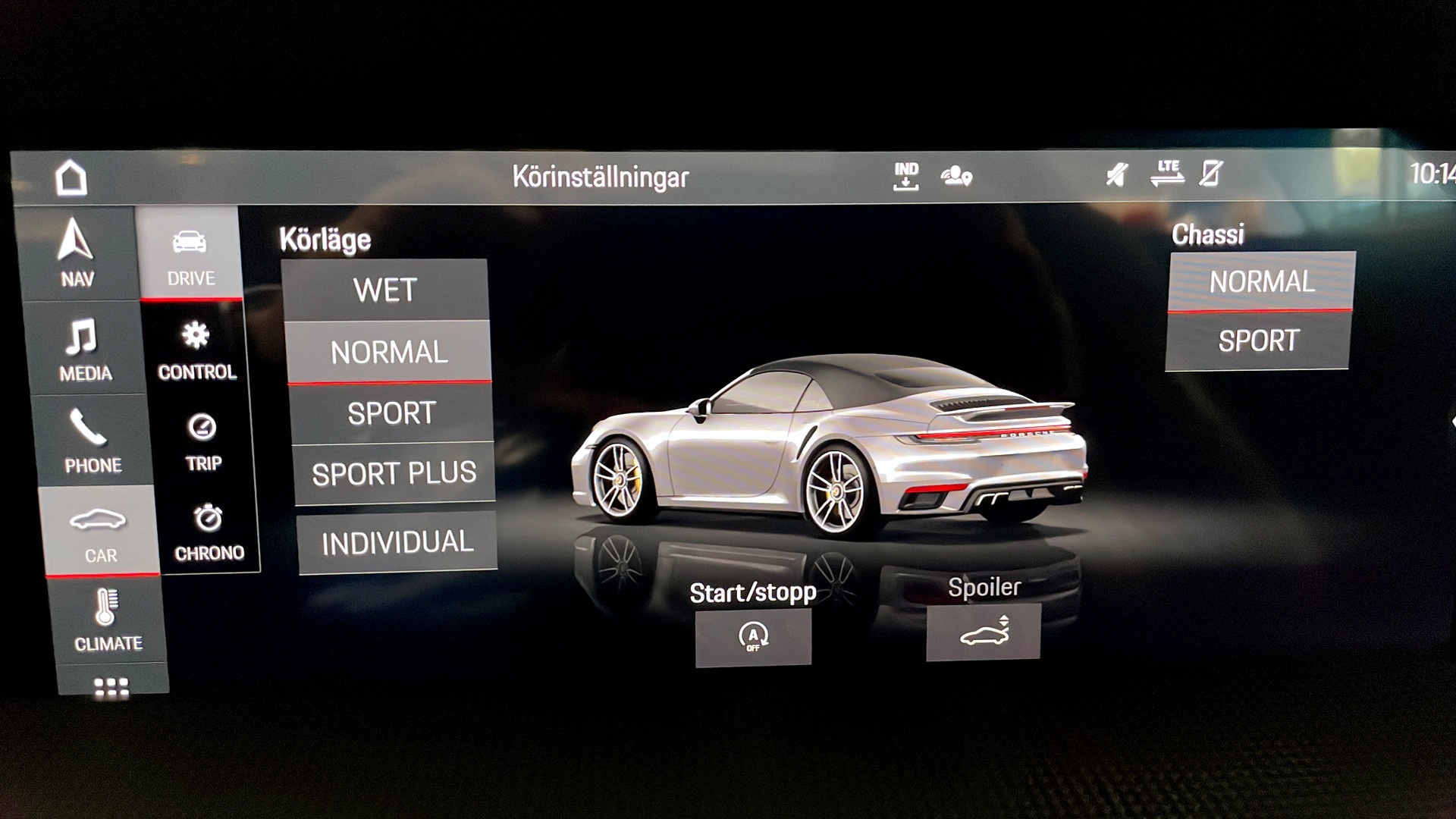This screenshot has height=819, width=1456.
Task: Open the NAV section
Action: click(x=77, y=253)
